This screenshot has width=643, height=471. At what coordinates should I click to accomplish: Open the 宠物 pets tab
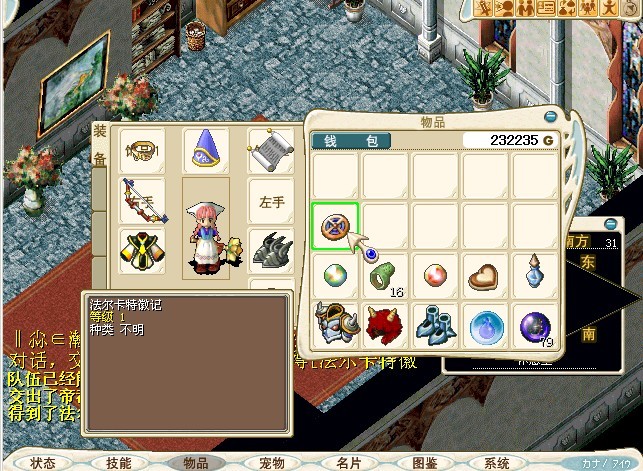click(272, 463)
